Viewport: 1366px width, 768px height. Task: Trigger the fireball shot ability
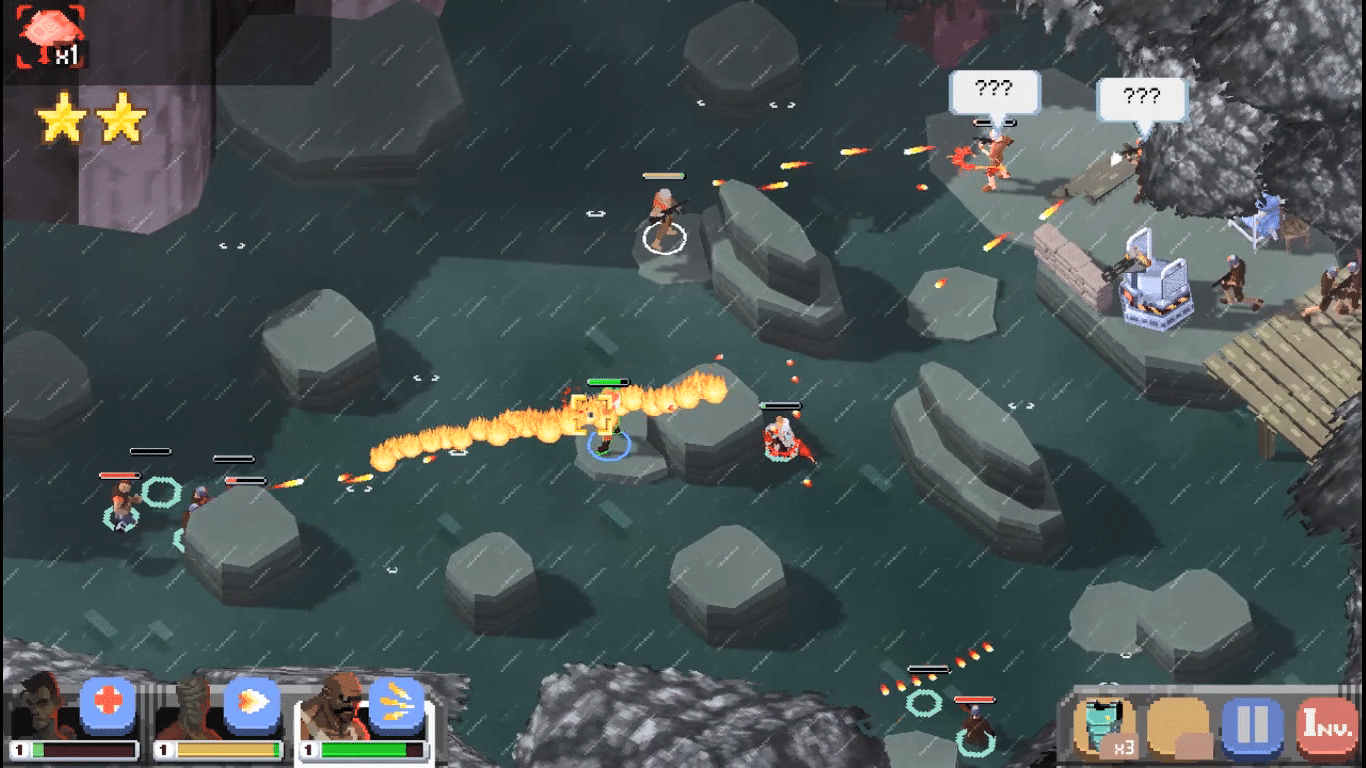(x=251, y=703)
